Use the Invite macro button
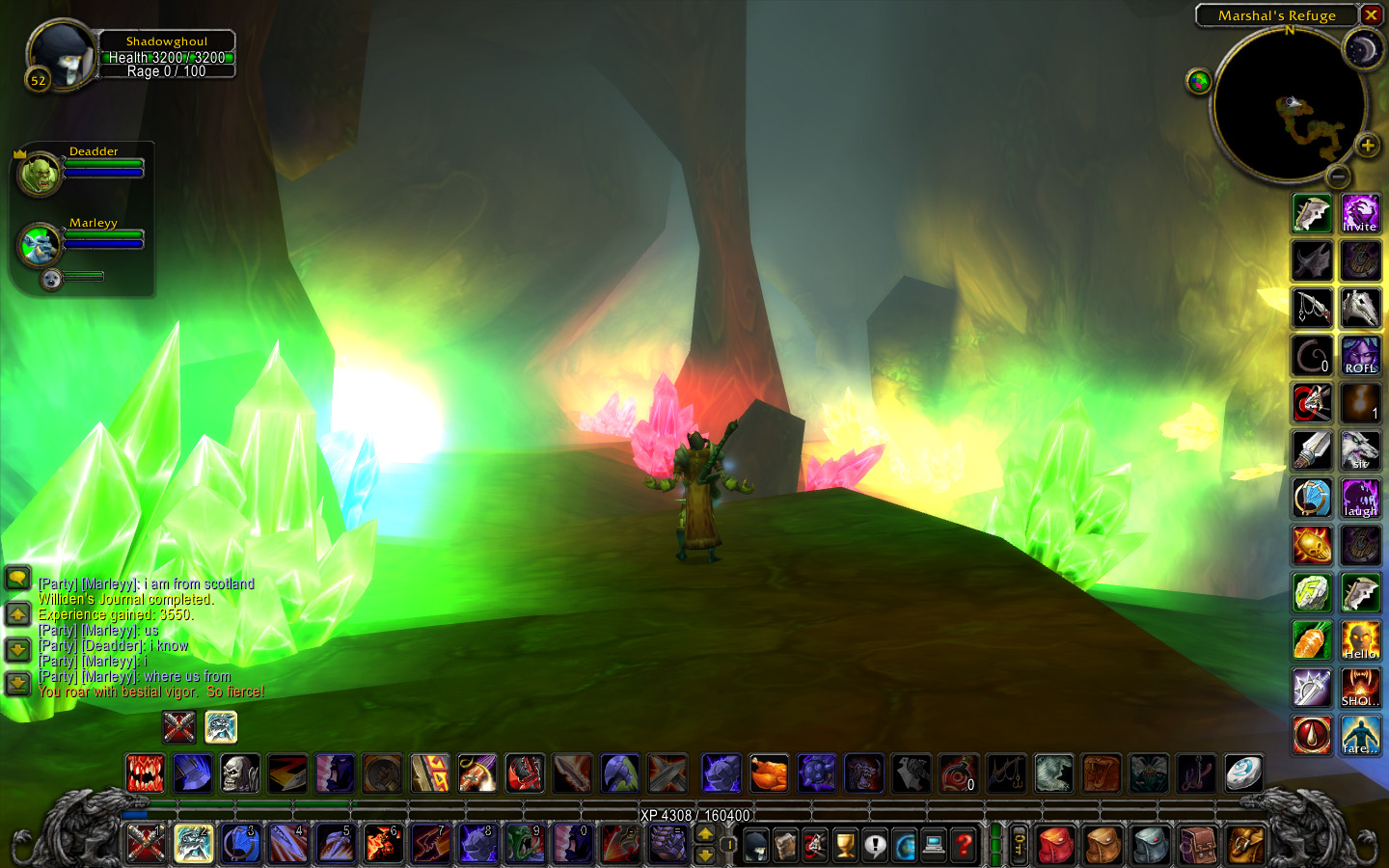The height and width of the screenshot is (868, 1389). (x=1360, y=213)
